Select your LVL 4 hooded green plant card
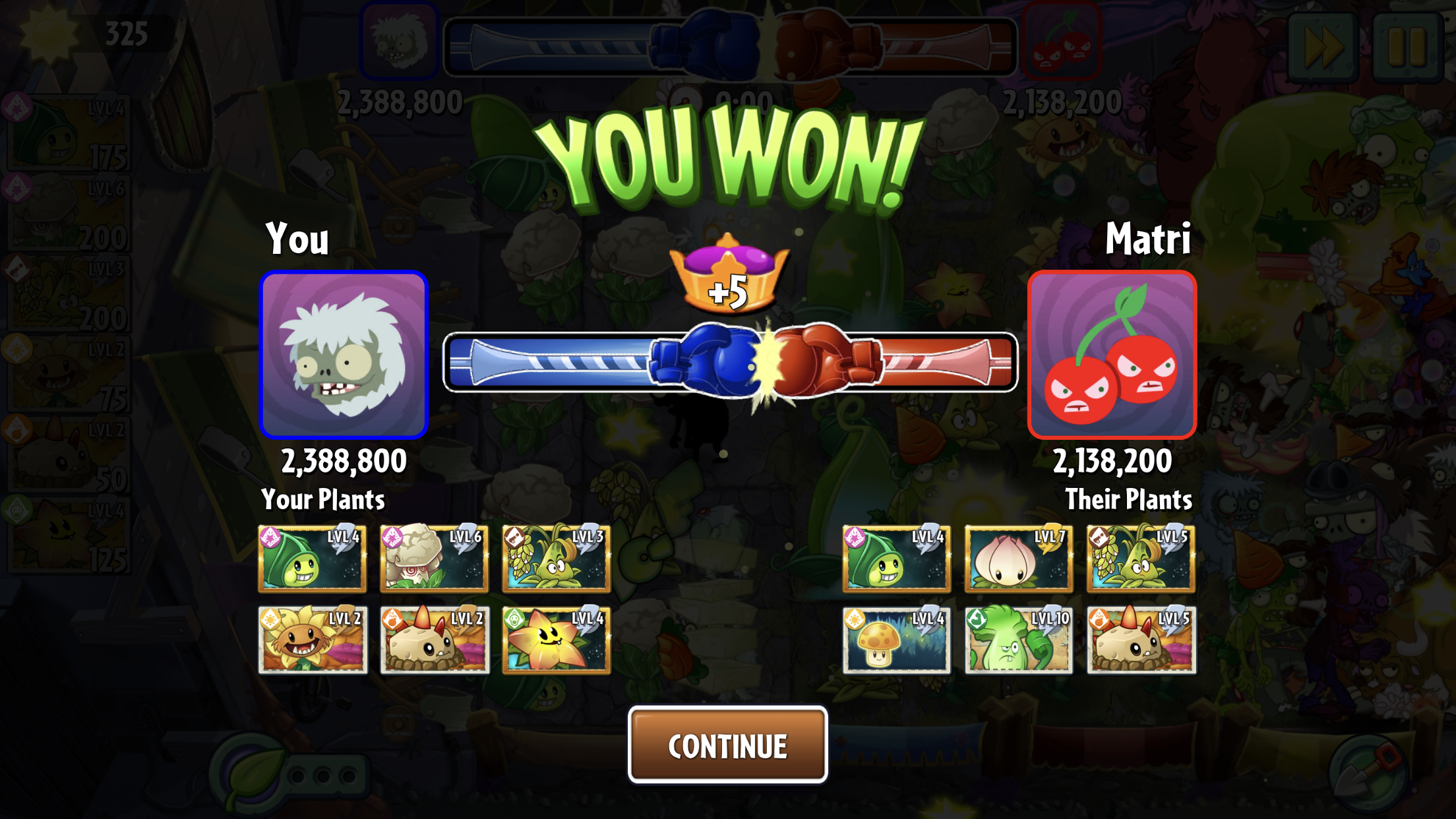 pos(313,558)
